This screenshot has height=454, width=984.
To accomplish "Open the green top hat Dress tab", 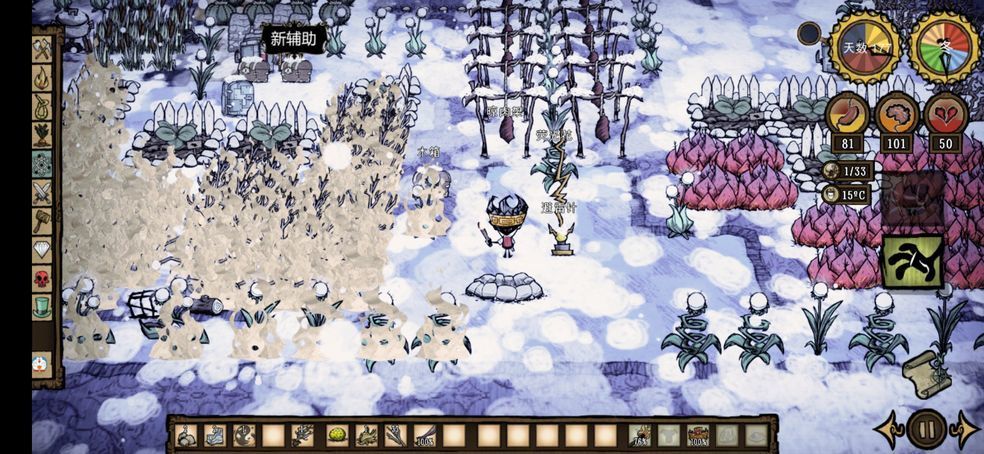I will pyautogui.click(x=42, y=308).
